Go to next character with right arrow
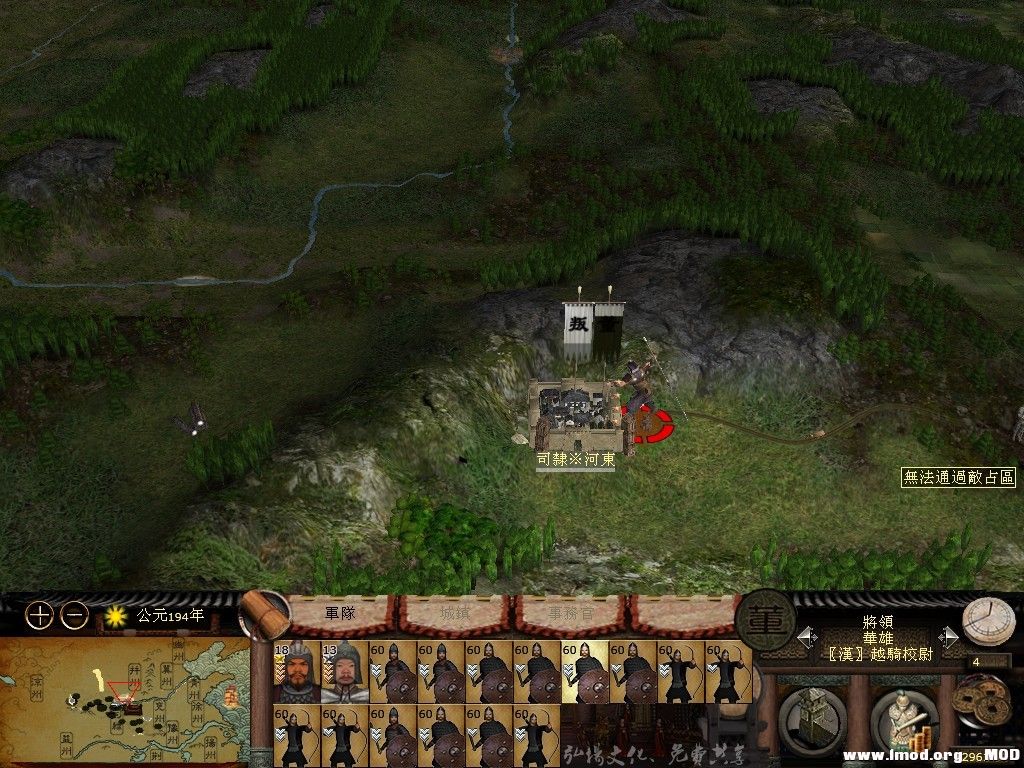This screenshot has height=768, width=1024. click(x=949, y=635)
